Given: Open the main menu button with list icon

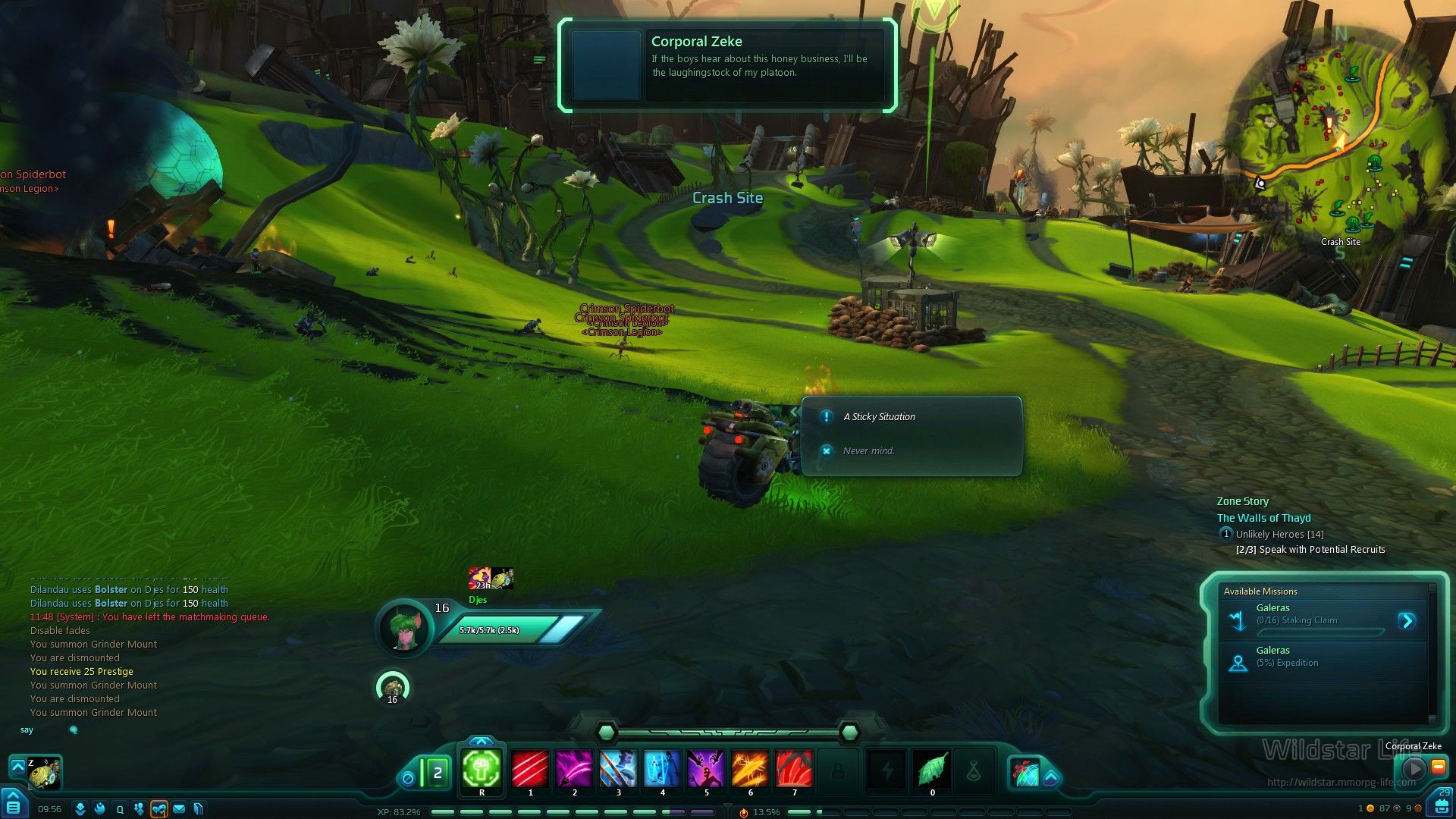Looking at the screenshot, I should tap(13, 805).
